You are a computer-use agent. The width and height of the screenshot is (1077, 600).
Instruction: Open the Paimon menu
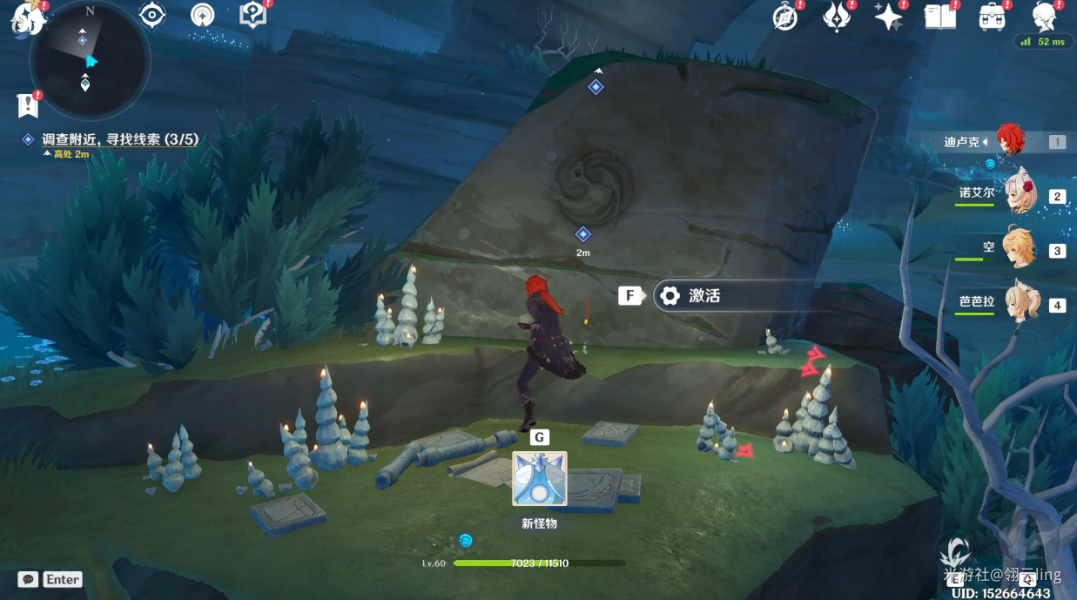click(24, 18)
